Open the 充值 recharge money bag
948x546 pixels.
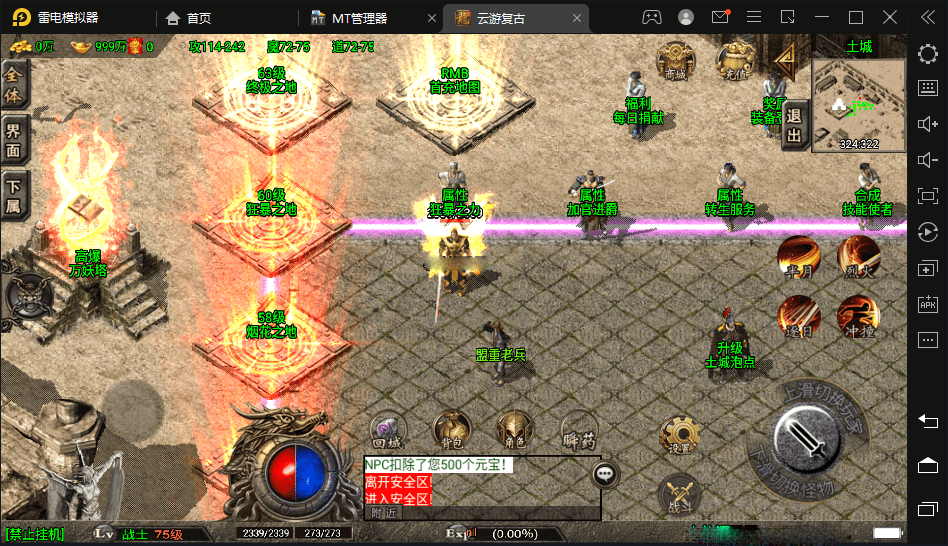[735, 60]
